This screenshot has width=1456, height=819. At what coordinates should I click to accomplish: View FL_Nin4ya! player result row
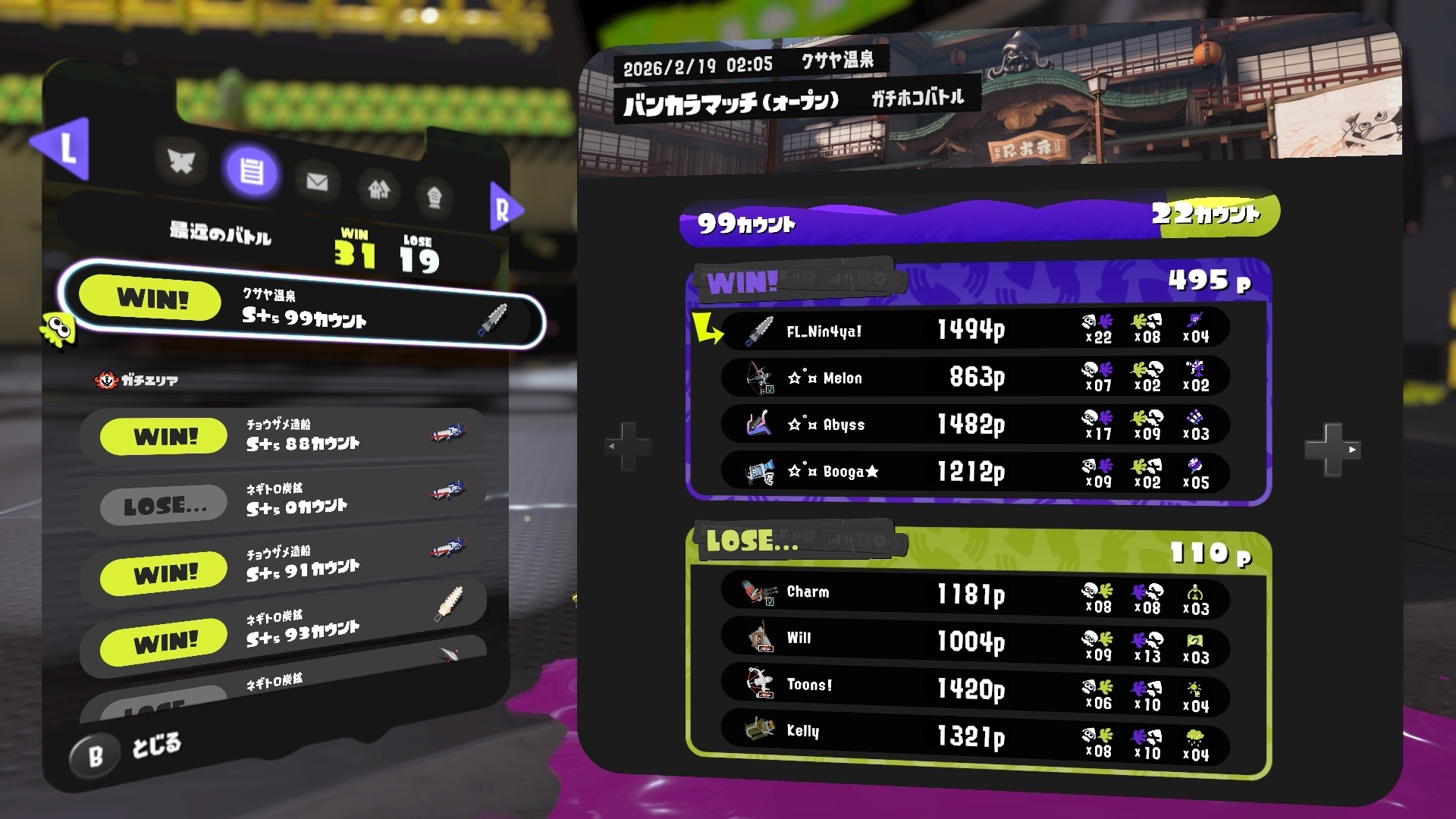coord(974,330)
